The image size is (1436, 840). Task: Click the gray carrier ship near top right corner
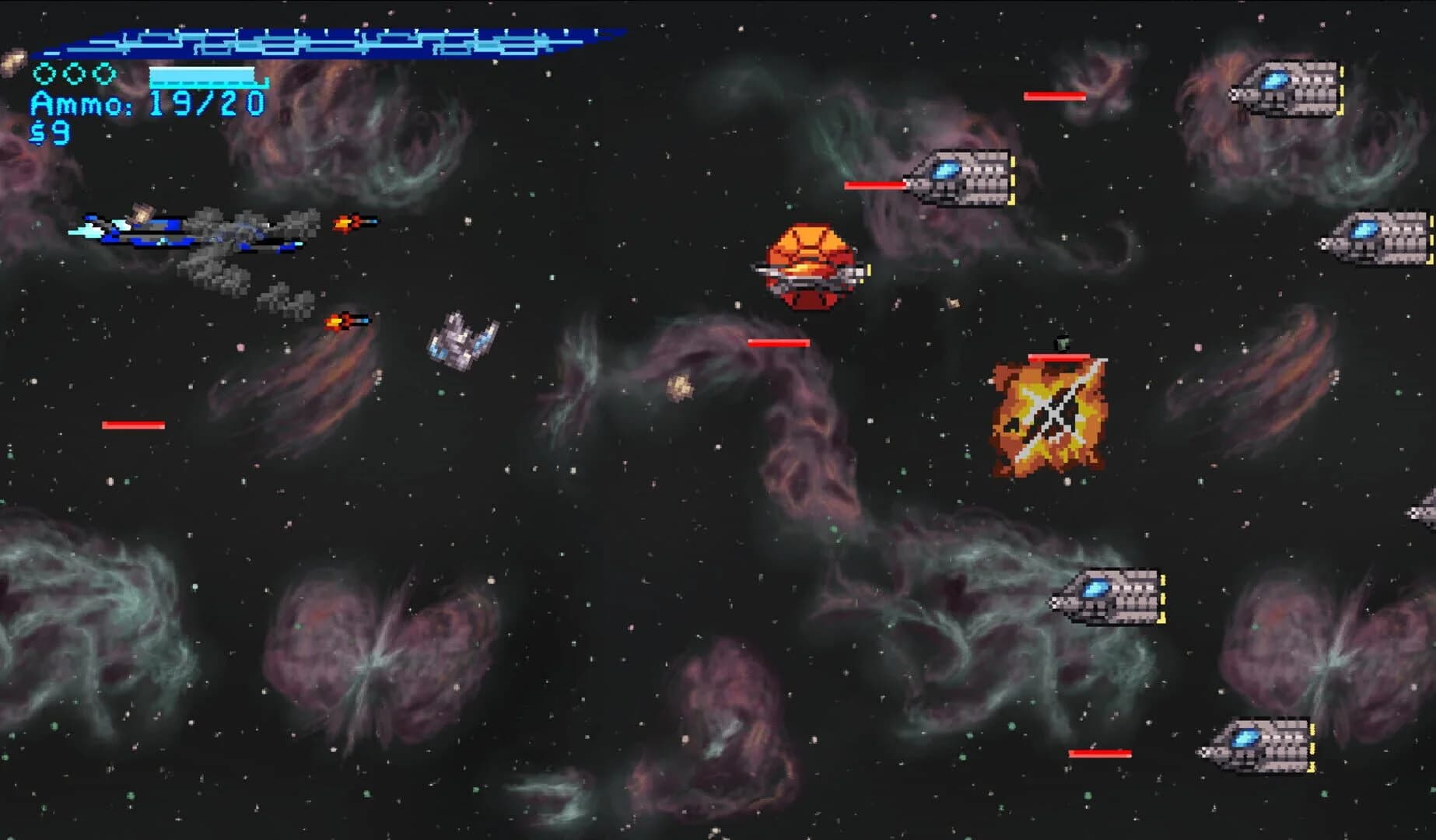(1287, 89)
